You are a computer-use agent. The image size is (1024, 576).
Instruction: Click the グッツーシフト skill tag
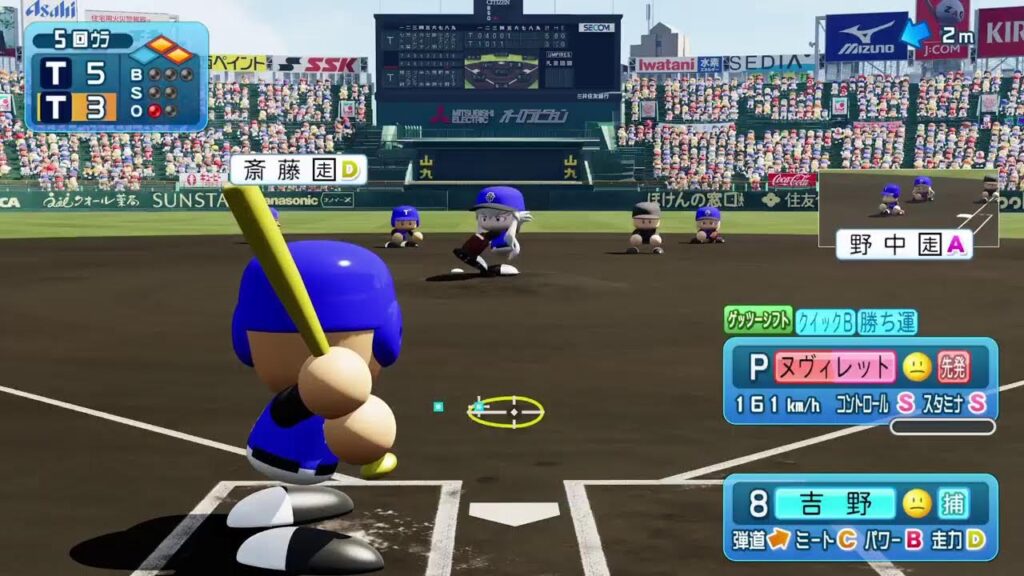(x=758, y=320)
